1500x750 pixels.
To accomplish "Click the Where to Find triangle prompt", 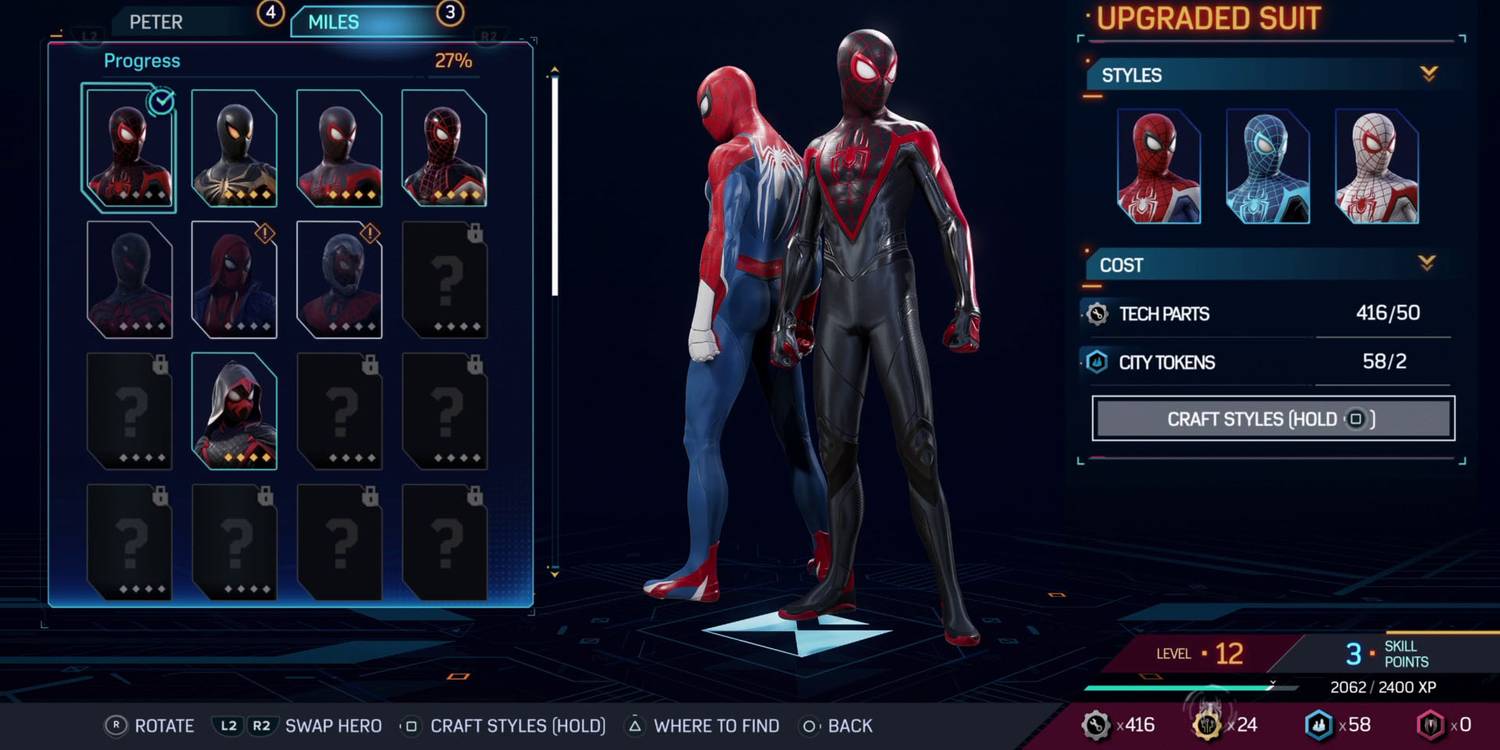I will point(637,725).
